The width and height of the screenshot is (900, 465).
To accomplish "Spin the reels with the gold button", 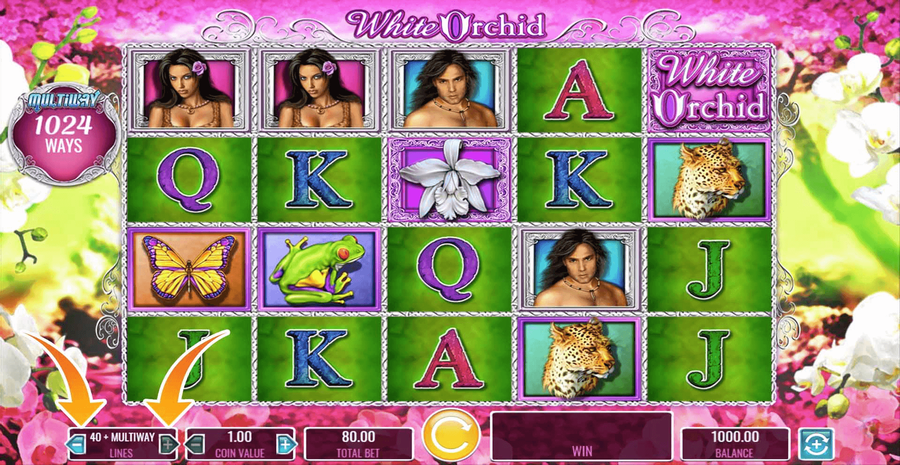I will 445,436.
